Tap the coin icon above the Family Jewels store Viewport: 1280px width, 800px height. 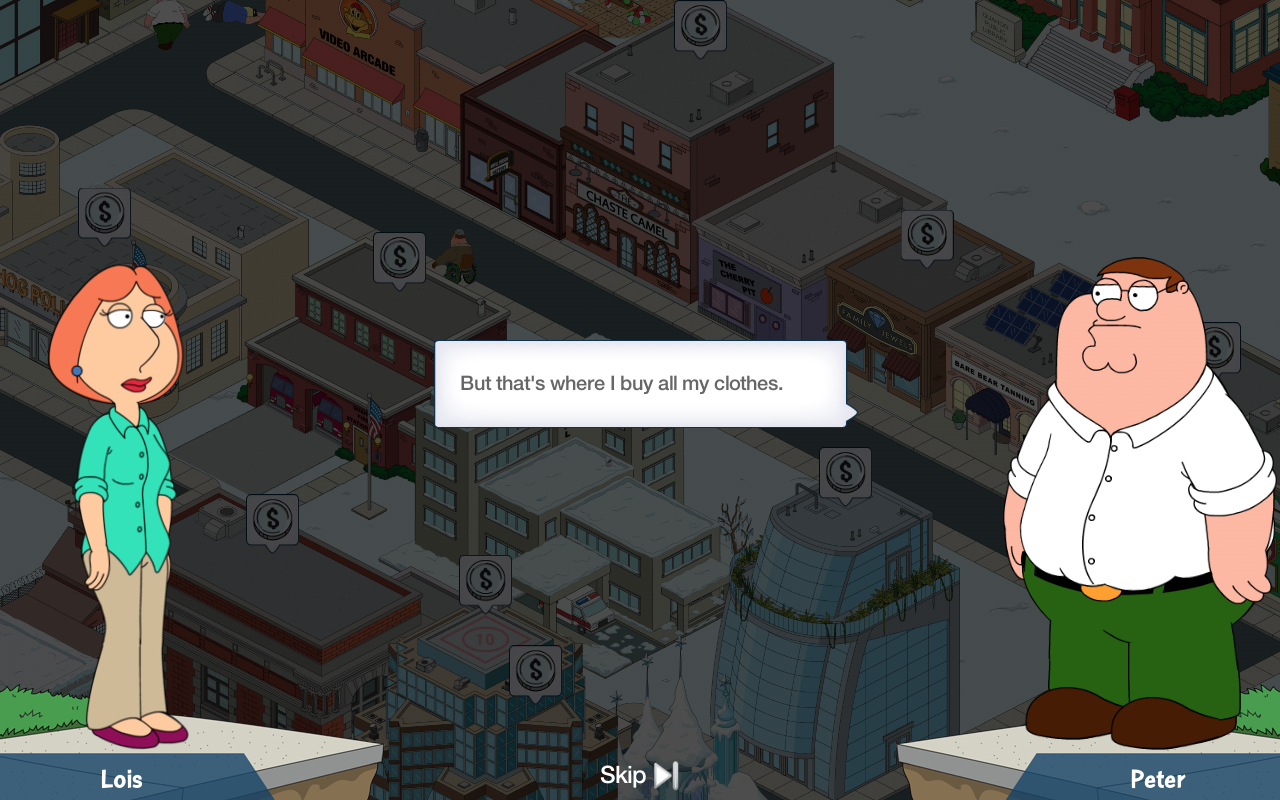pyautogui.click(x=927, y=235)
